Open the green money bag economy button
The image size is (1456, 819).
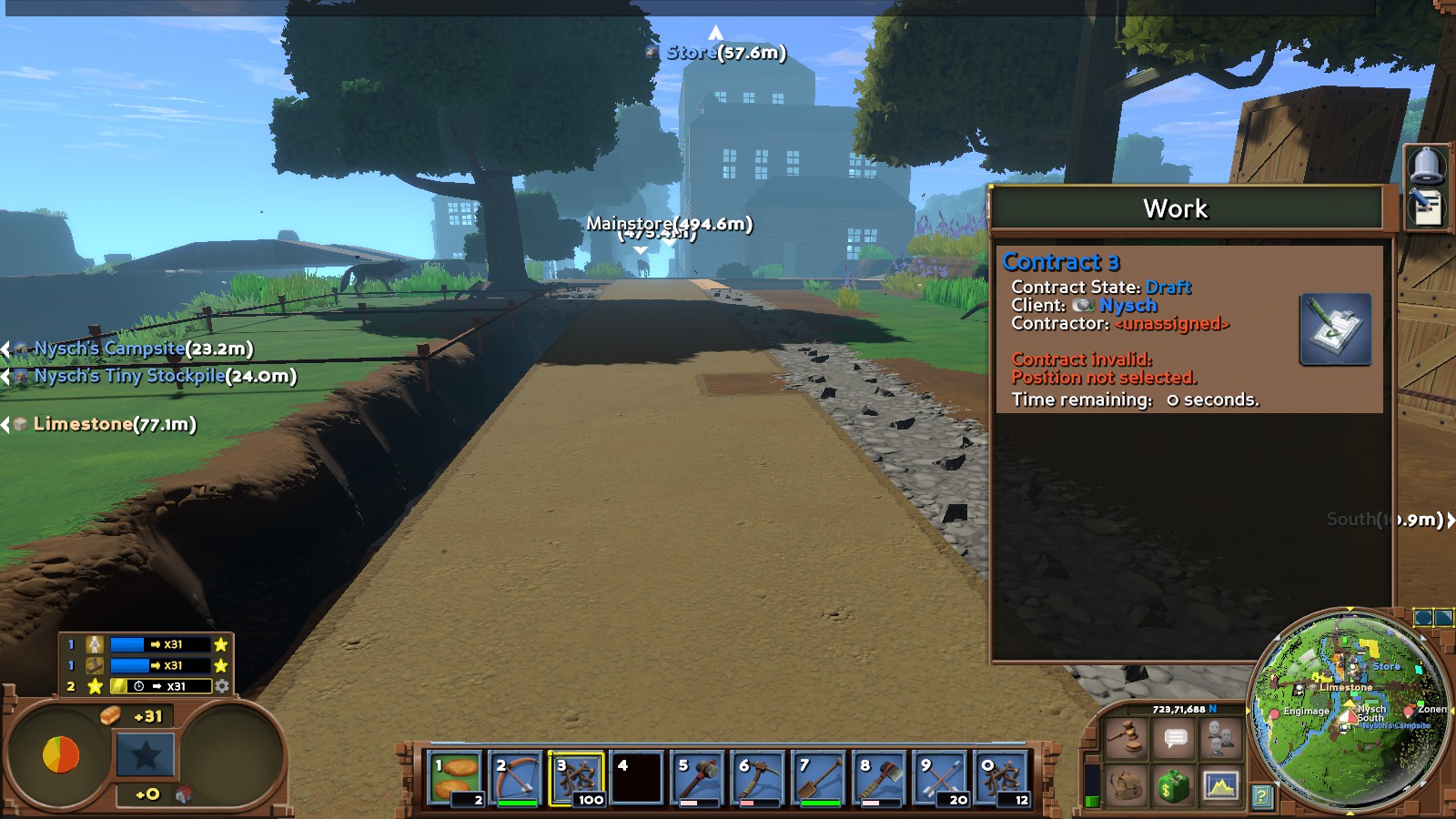tap(1175, 784)
